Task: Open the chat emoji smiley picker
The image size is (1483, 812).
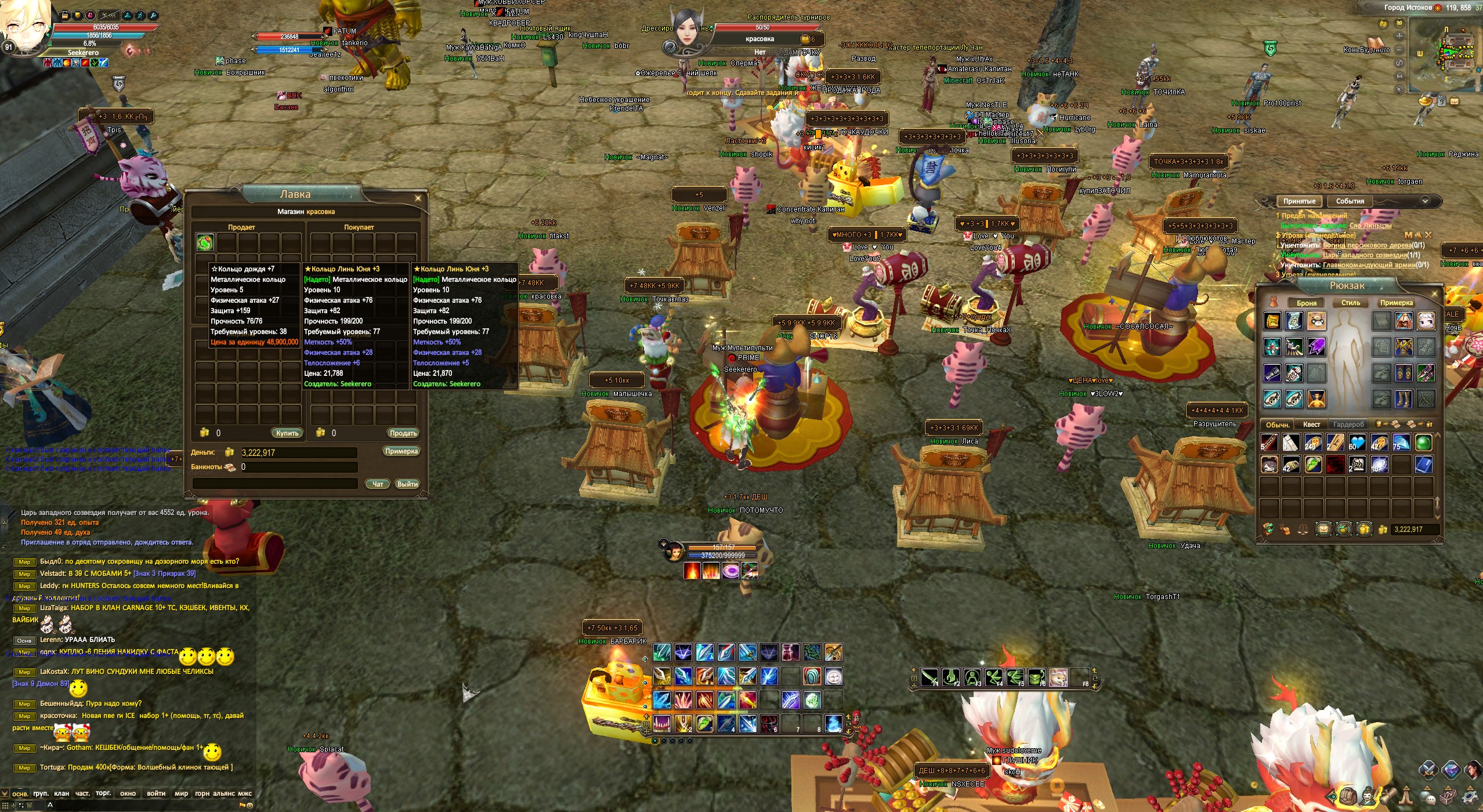Action: click(x=249, y=805)
